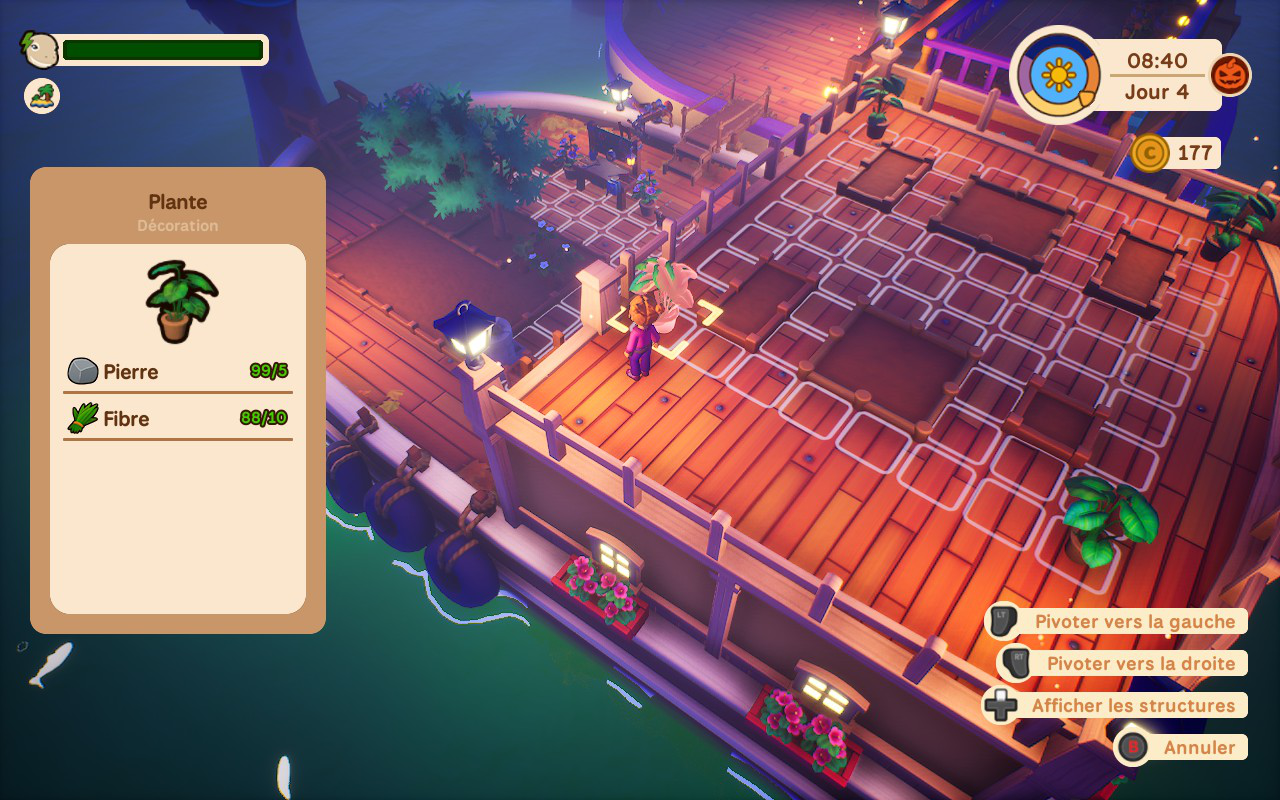This screenshot has height=800, width=1280.
Task: Click the small island icon under the energy bar
Action: (42, 96)
